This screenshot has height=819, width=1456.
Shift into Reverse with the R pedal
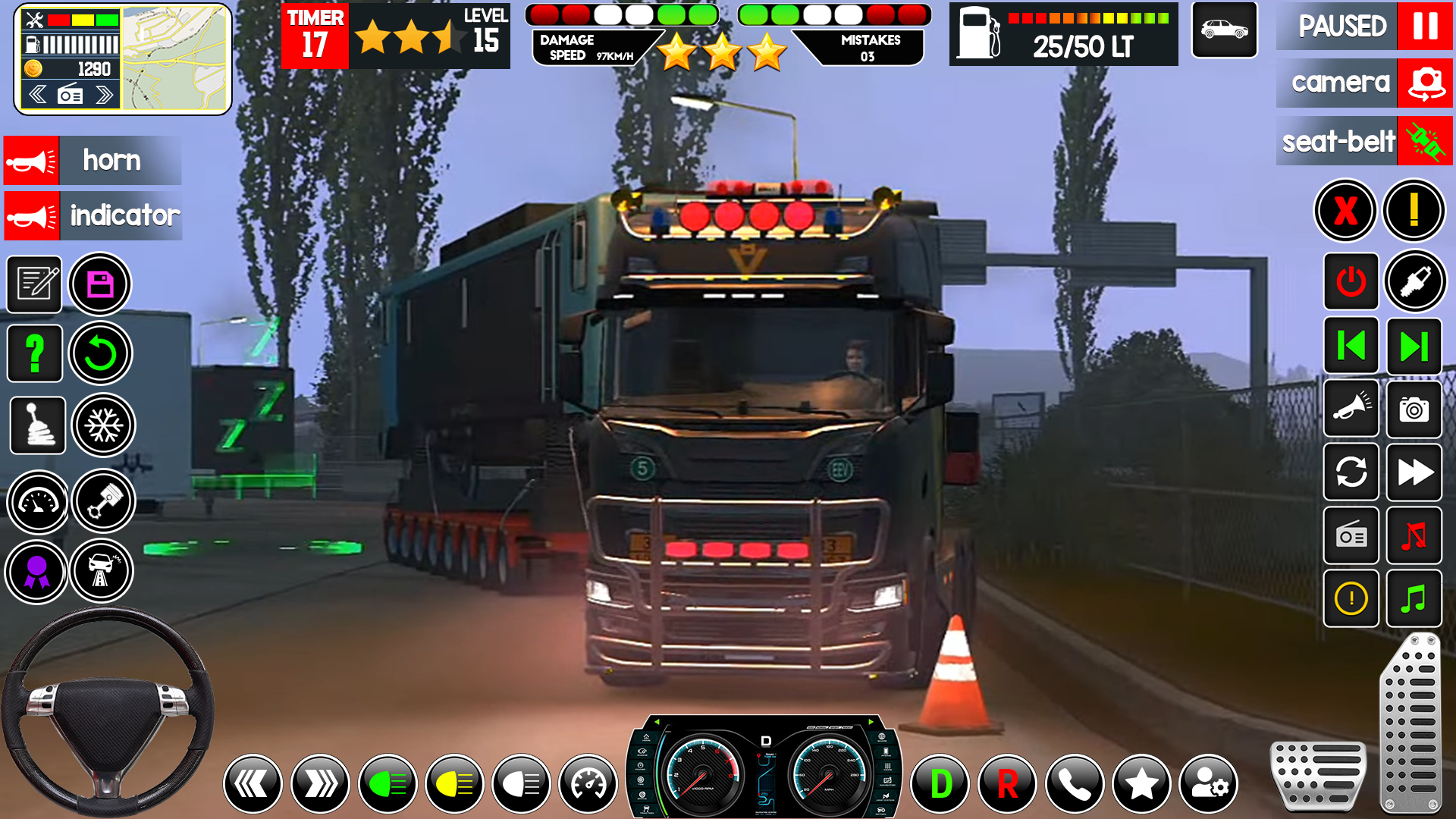(x=1009, y=783)
